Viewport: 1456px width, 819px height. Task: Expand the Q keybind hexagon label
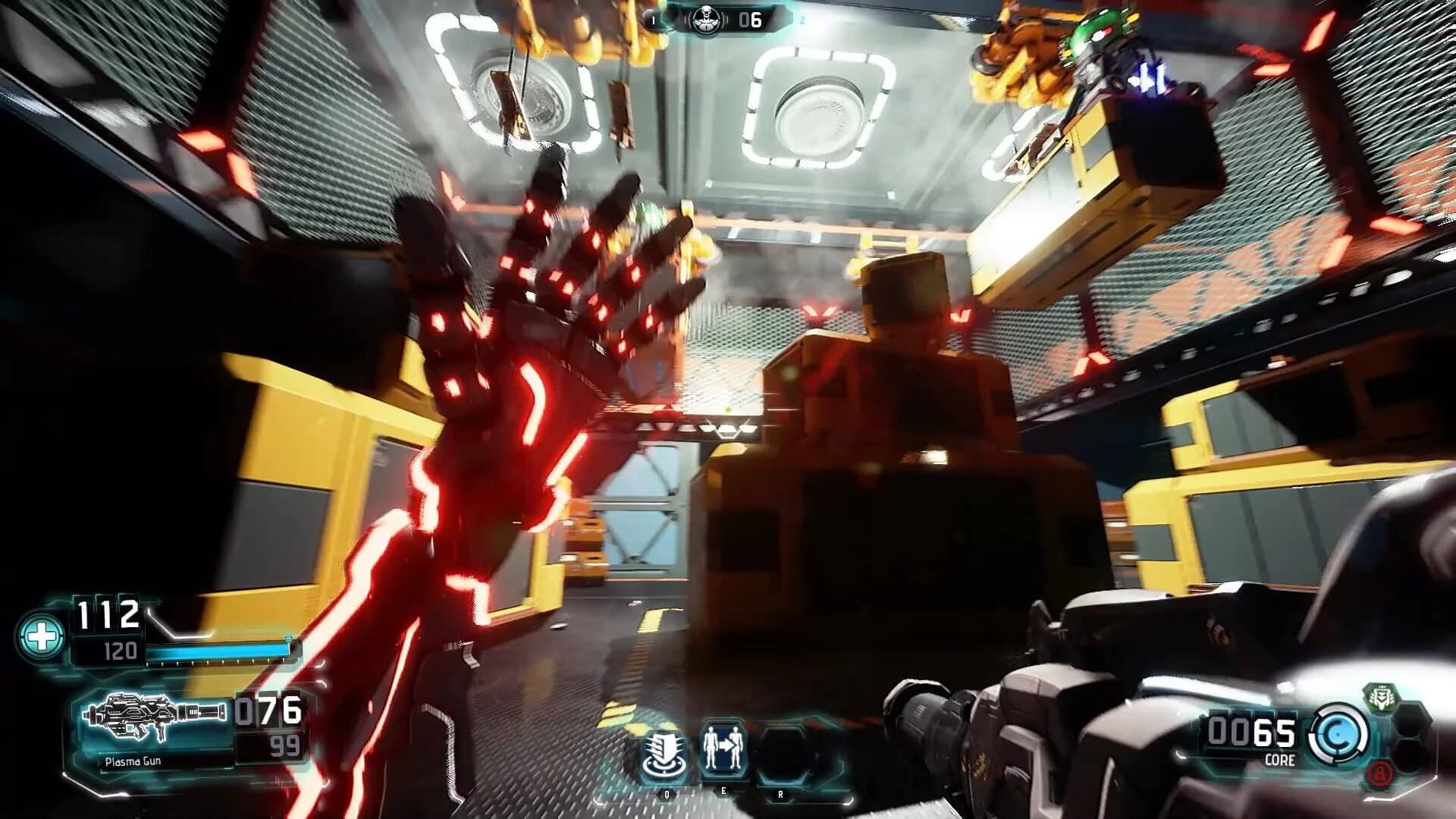pos(667,793)
